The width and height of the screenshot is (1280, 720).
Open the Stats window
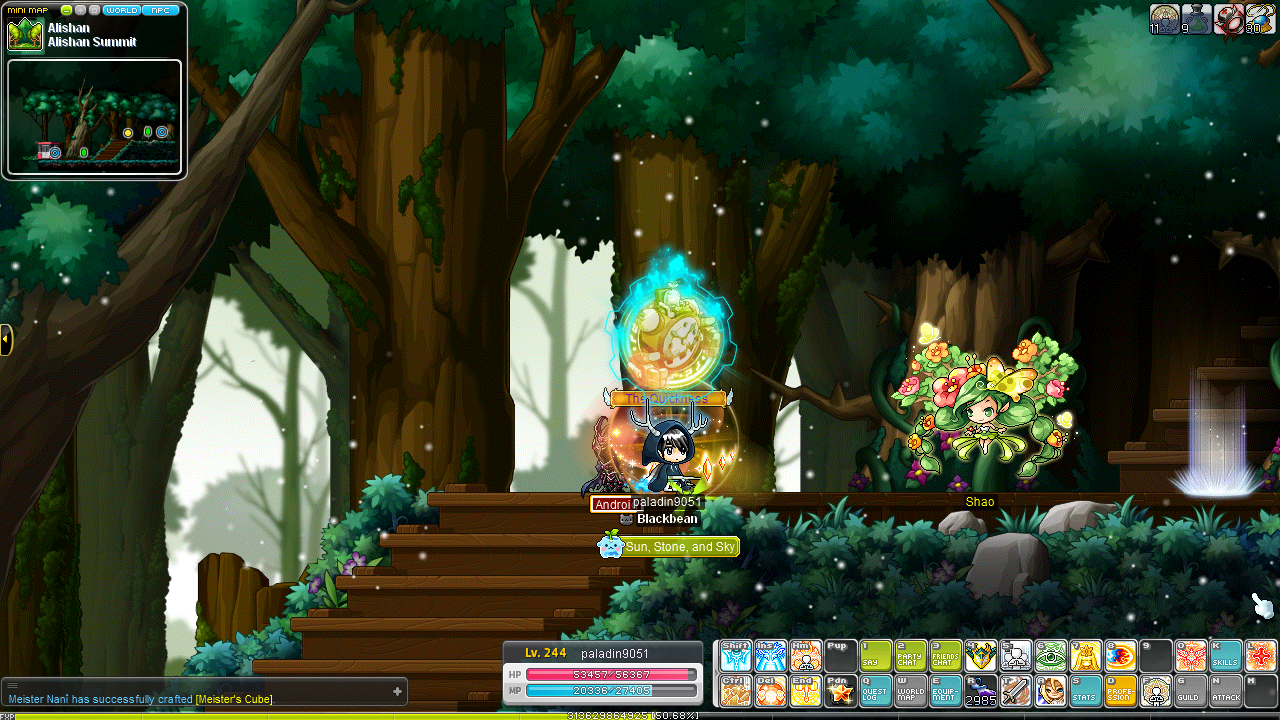(x=1085, y=691)
